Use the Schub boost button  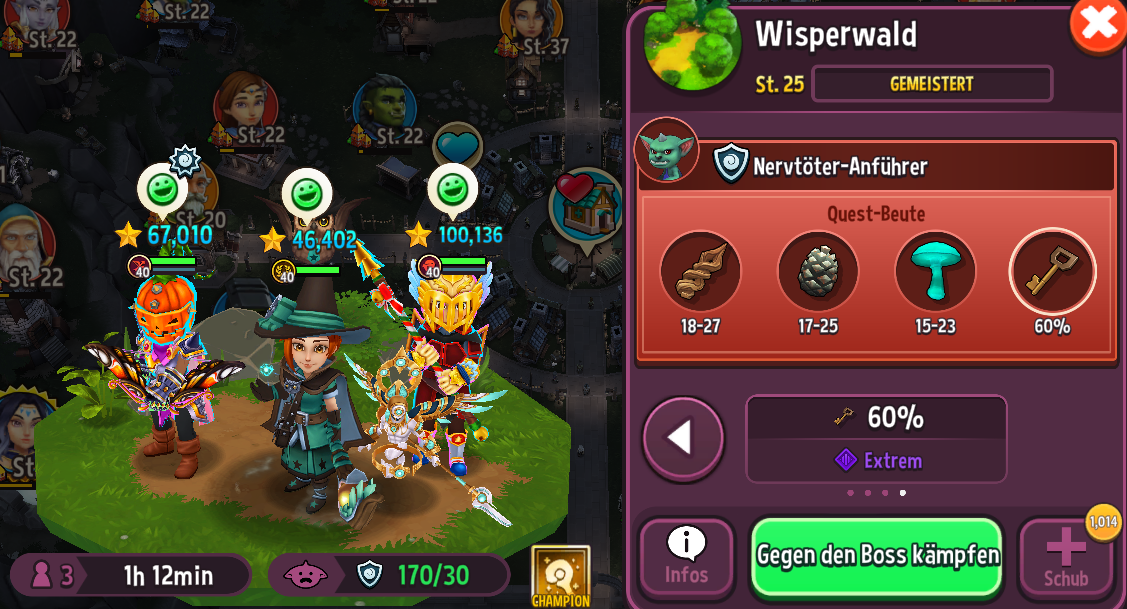click(1065, 558)
